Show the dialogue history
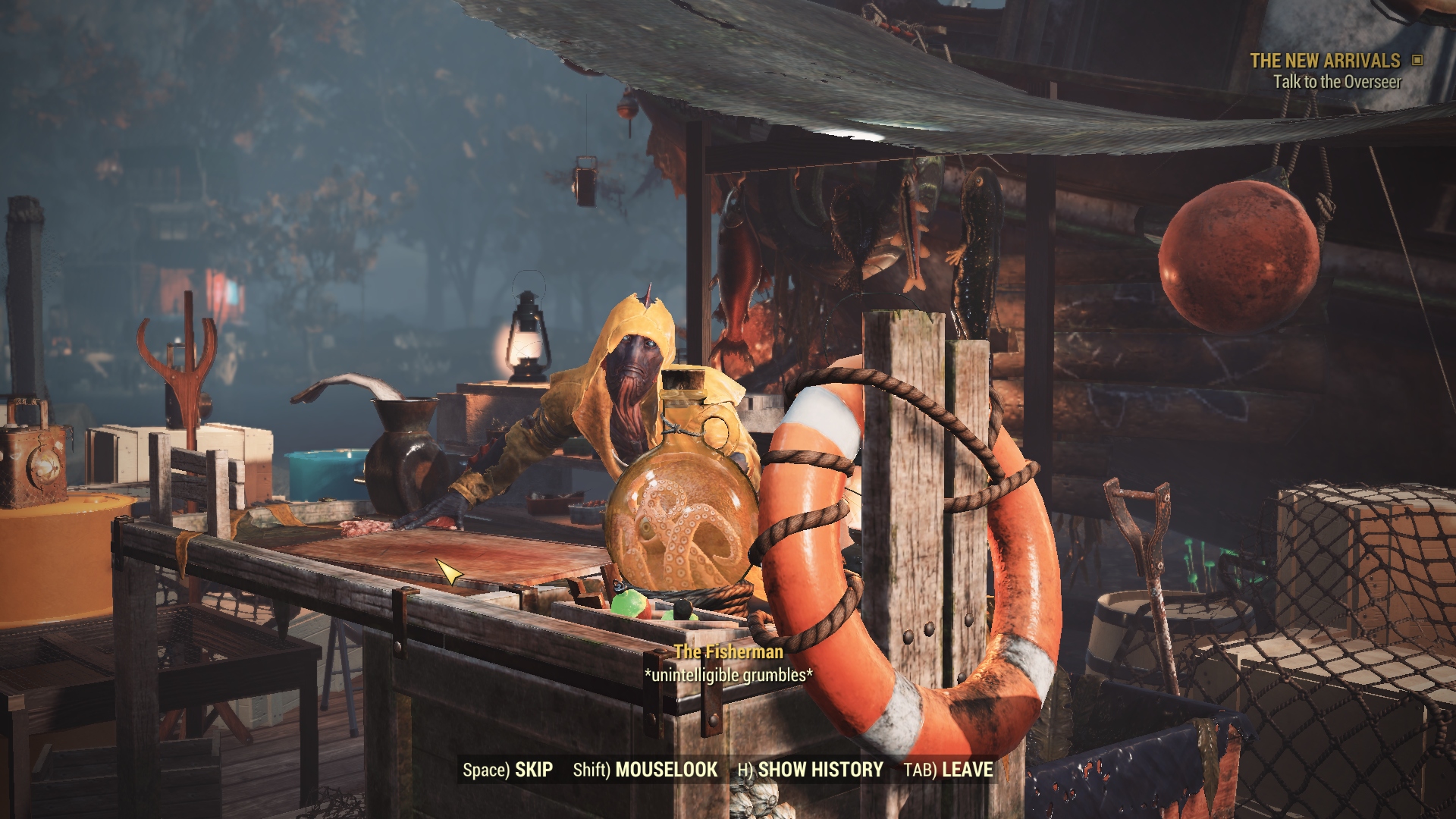Image resolution: width=1456 pixels, height=819 pixels. [810, 770]
